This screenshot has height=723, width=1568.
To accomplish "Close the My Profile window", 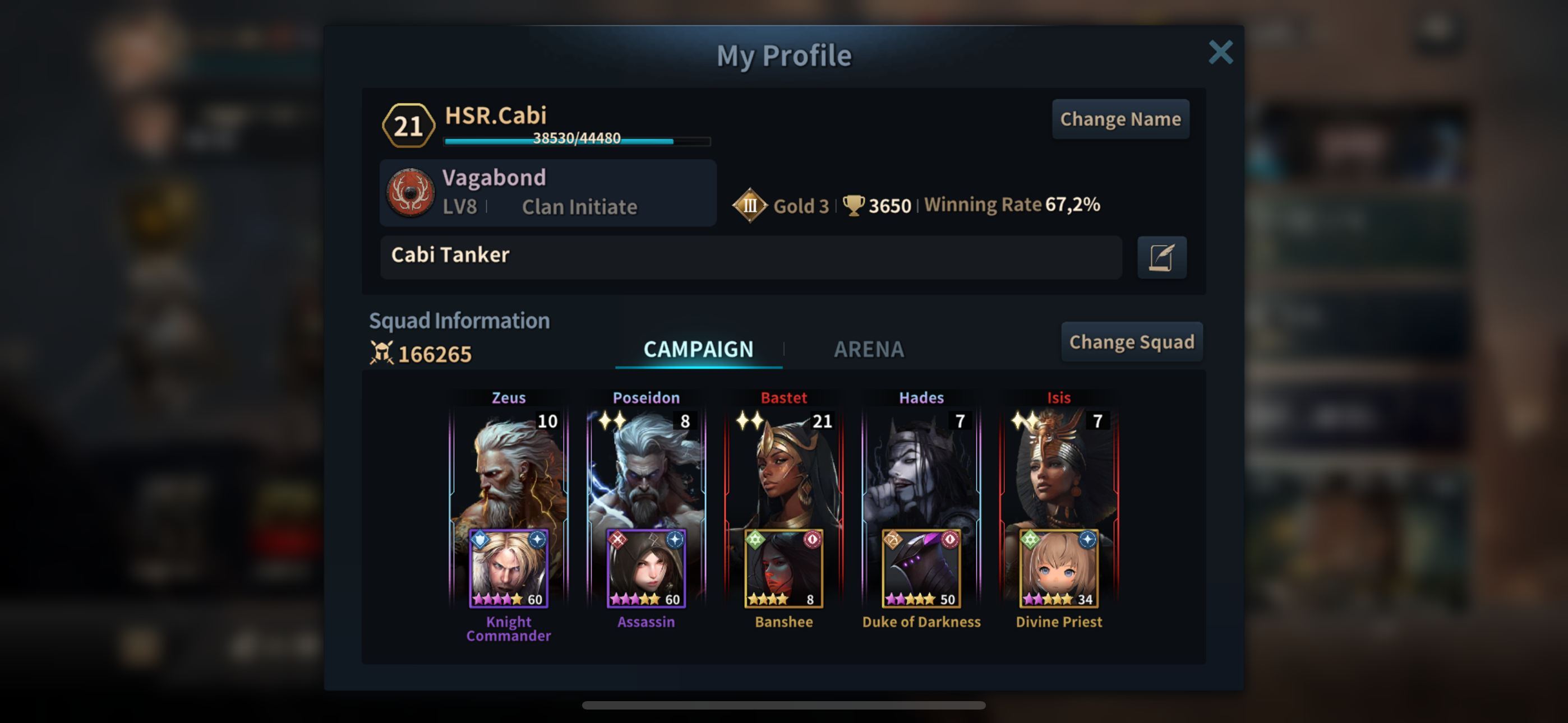I will click(x=1220, y=52).
